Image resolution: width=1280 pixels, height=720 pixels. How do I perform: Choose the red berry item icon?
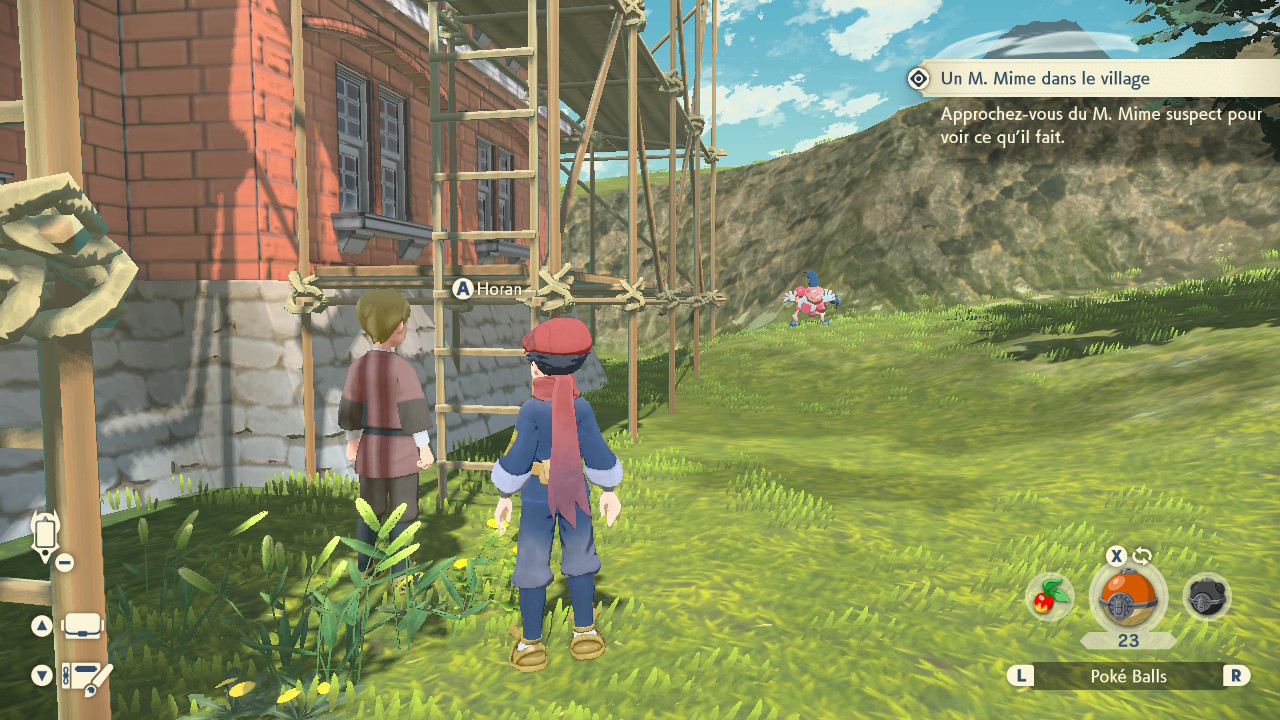pyautogui.click(x=1050, y=598)
